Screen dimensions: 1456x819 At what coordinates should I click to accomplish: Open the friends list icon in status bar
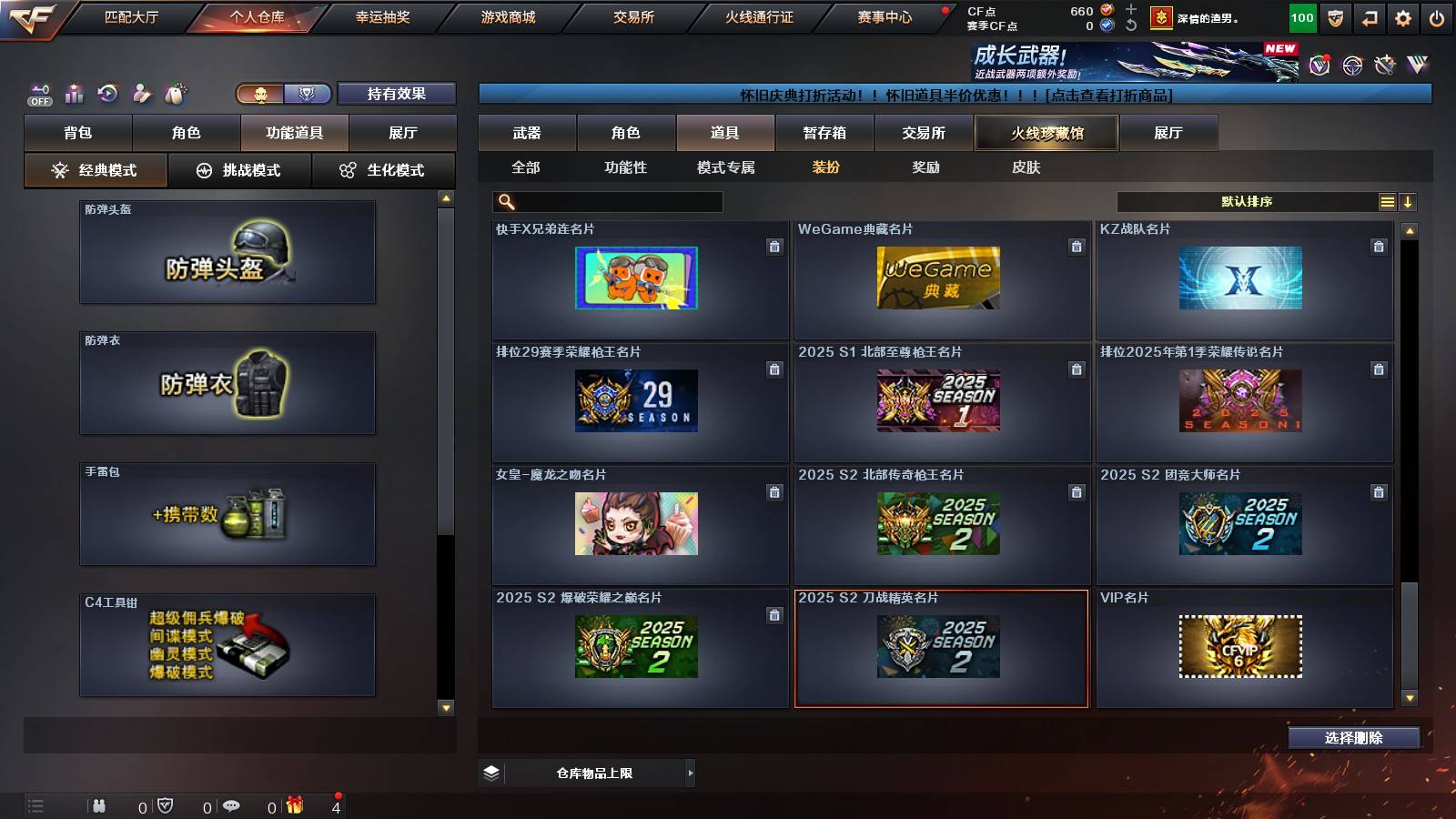click(100, 805)
